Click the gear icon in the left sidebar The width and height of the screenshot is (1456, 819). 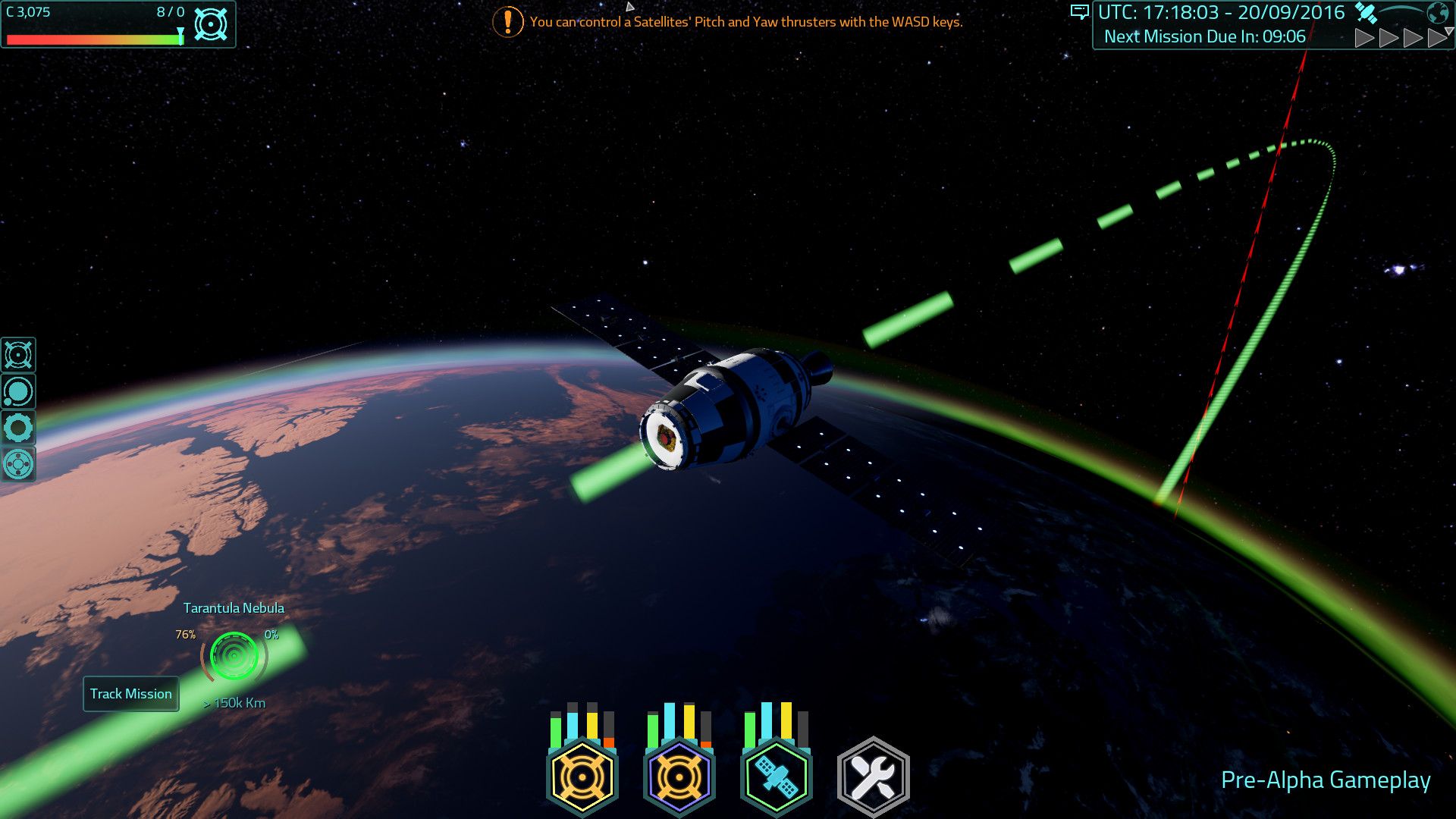(x=18, y=428)
